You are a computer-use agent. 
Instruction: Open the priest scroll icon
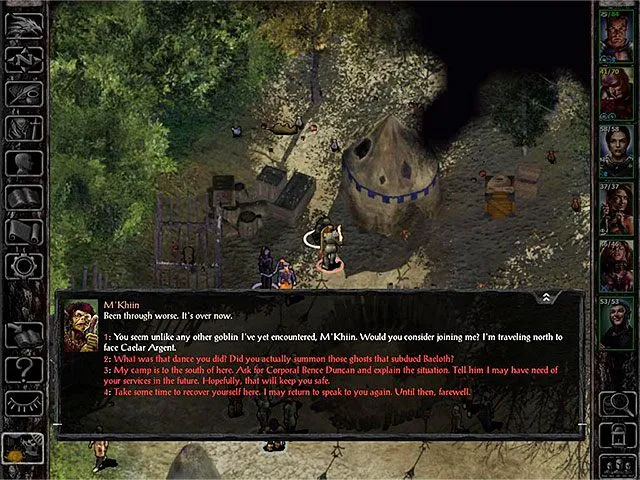click(x=22, y=232)
